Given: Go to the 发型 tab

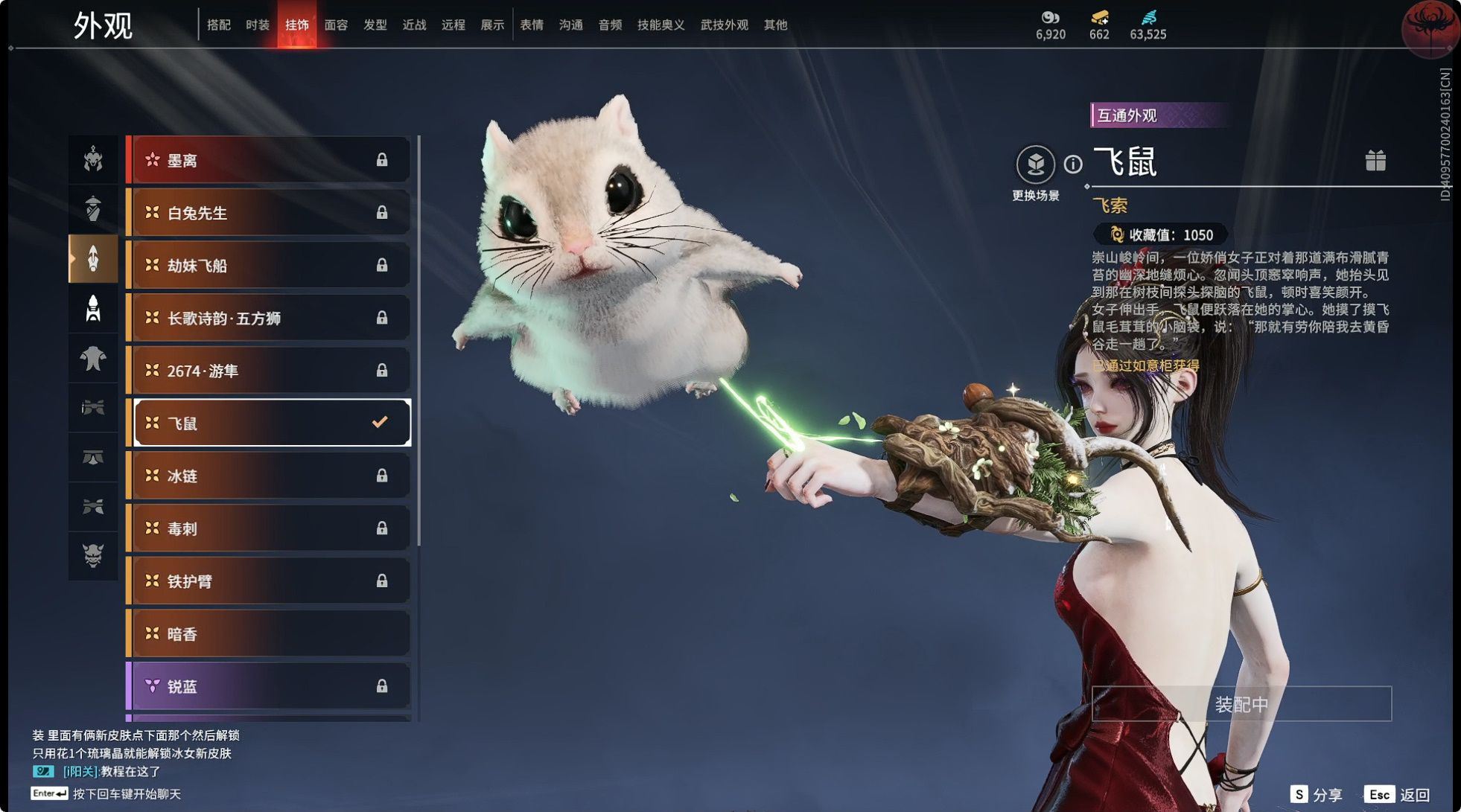Looking at the screenshot, I should (x=375, y=25).
